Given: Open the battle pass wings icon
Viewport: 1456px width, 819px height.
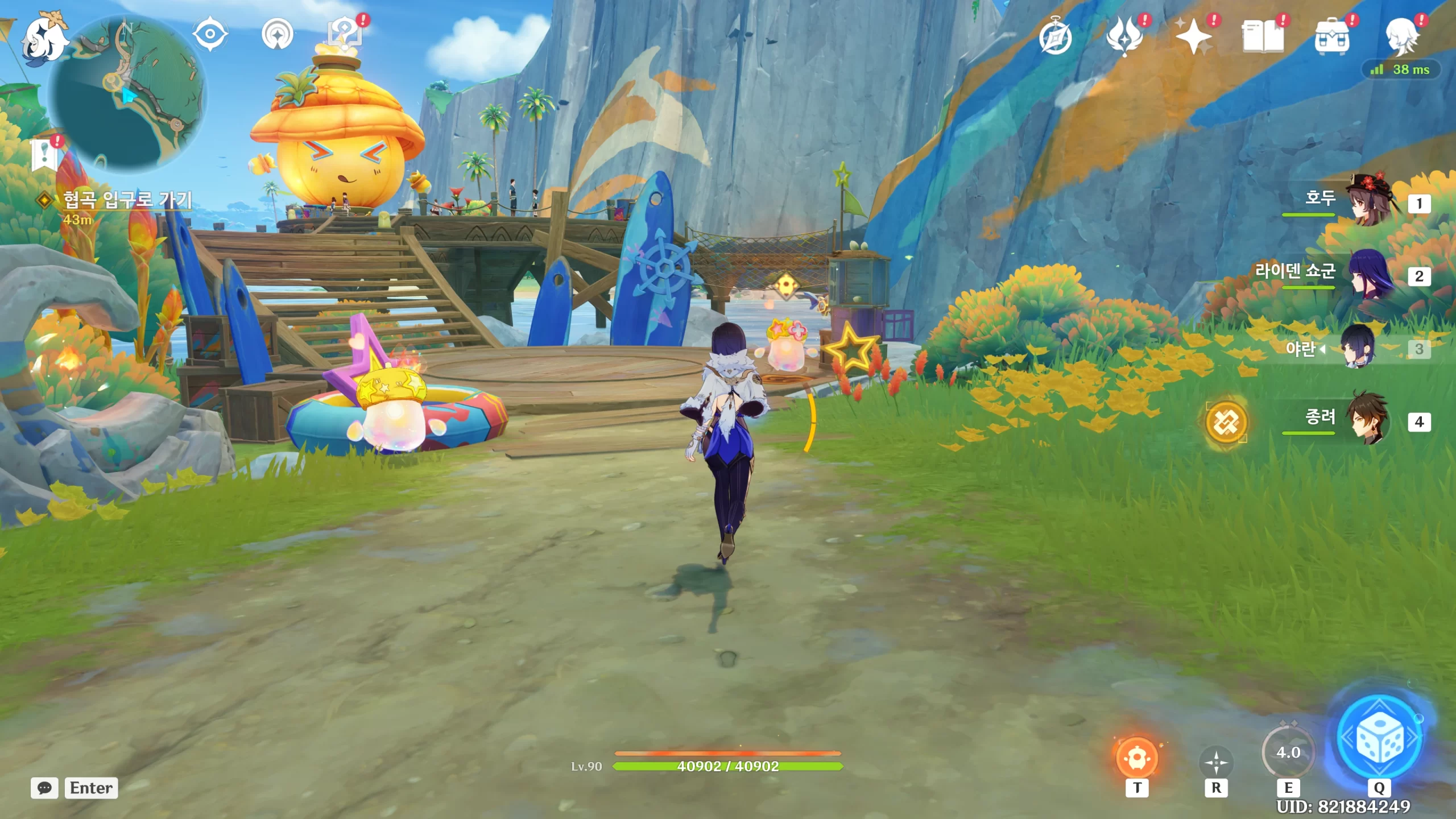Looking at the screenshot, I should point(1124,38).
